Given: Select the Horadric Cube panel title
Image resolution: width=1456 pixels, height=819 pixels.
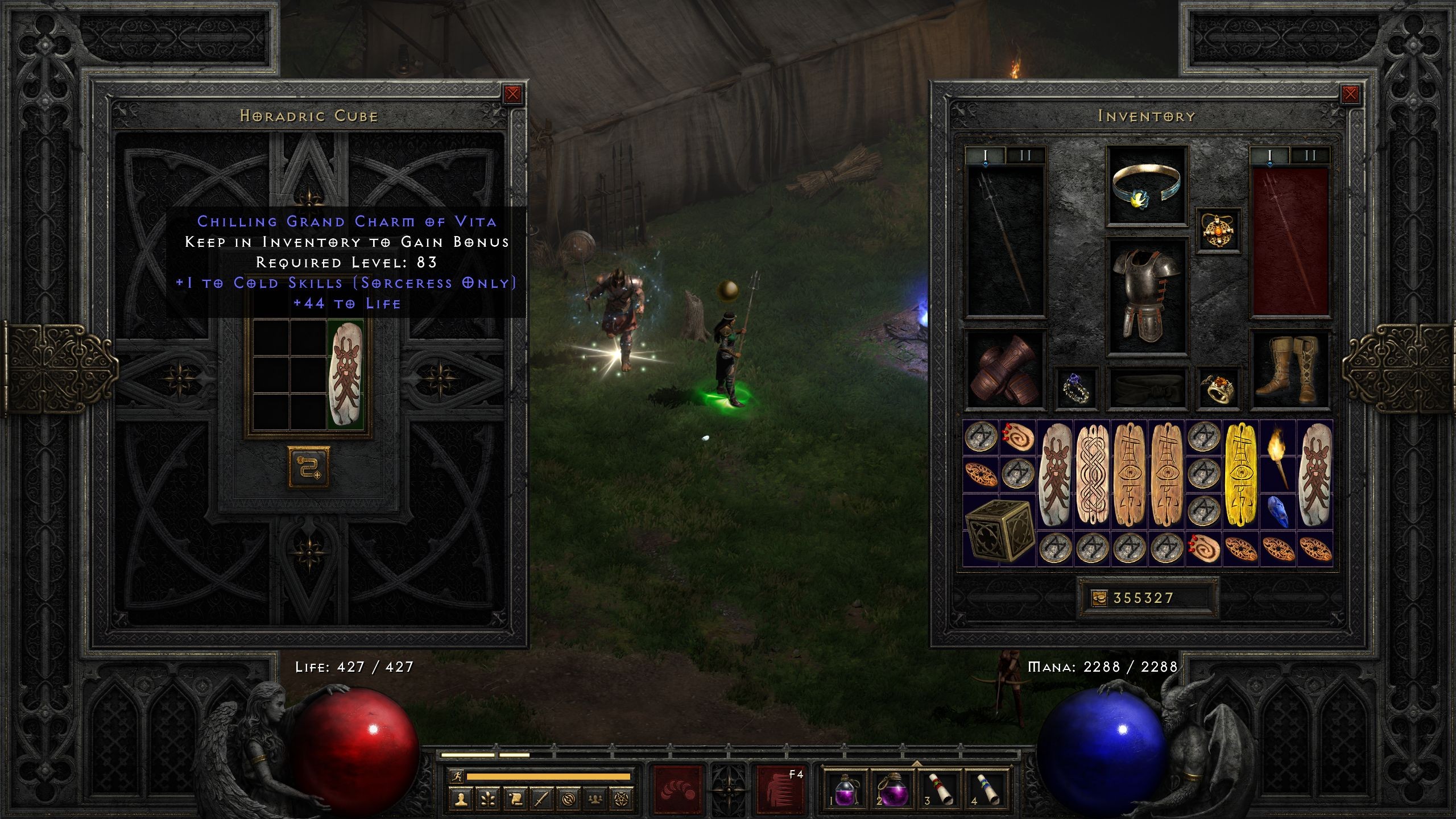Looking at the screenshot, I should click(309, 115).
